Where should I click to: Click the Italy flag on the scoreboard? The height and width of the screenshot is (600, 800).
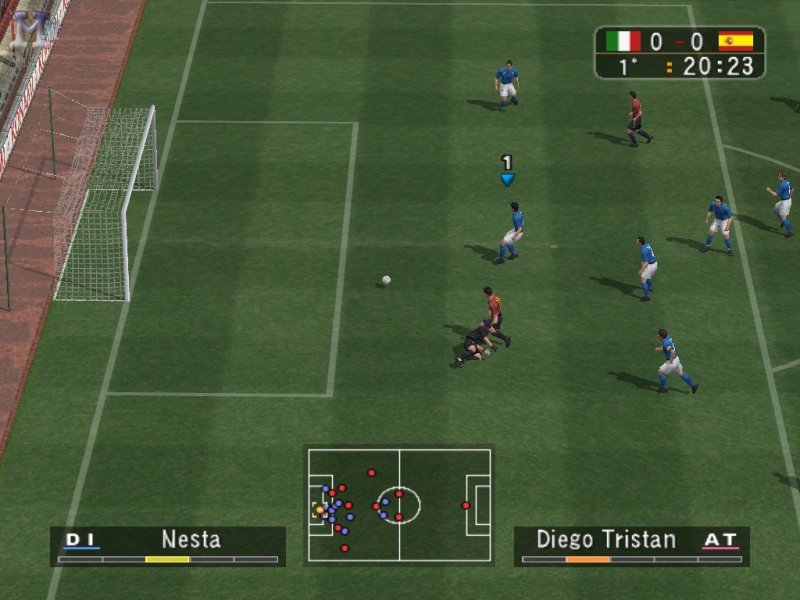click(623, 41)
